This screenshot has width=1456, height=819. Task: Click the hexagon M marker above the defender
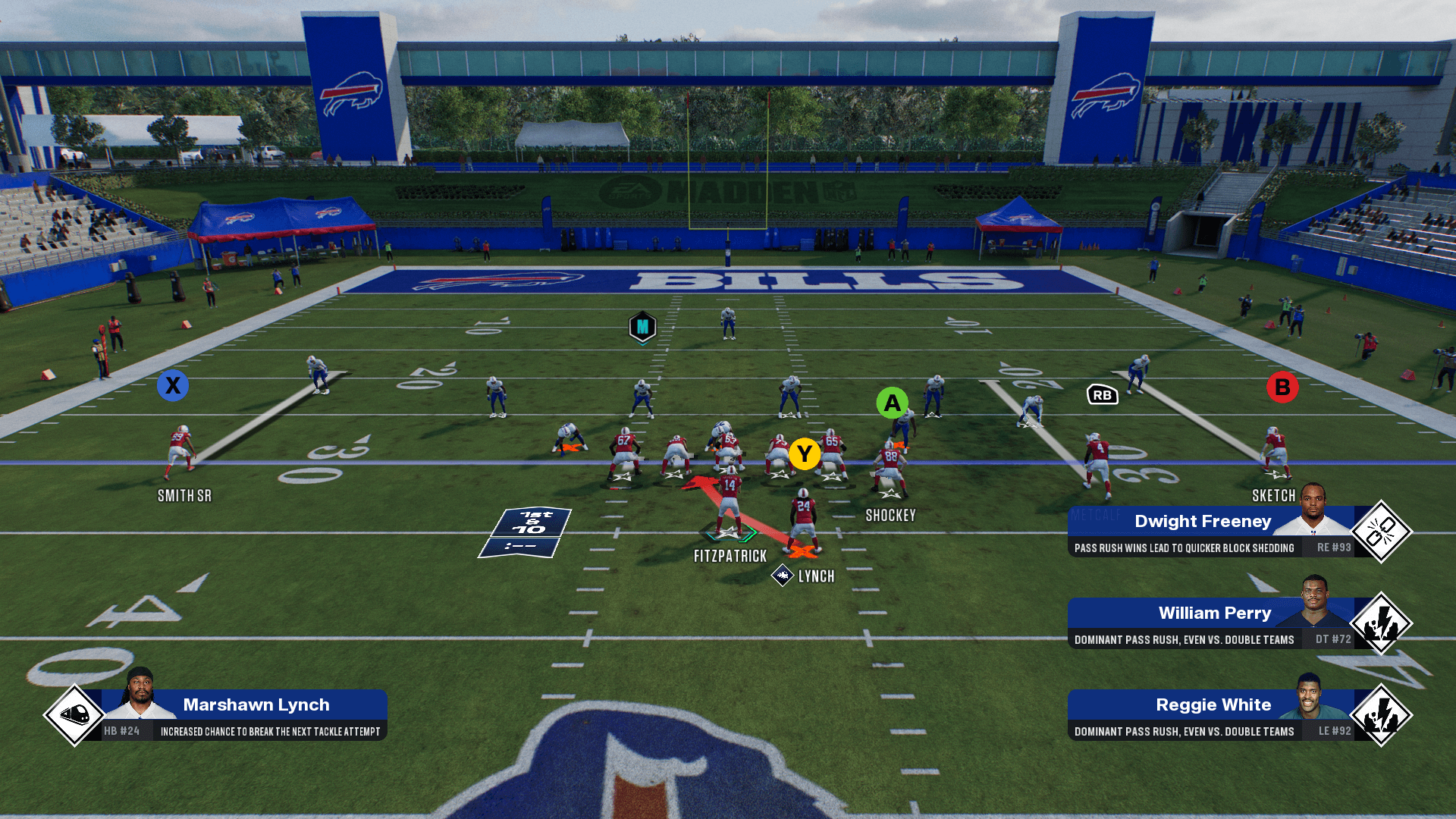tap(642, 328)
